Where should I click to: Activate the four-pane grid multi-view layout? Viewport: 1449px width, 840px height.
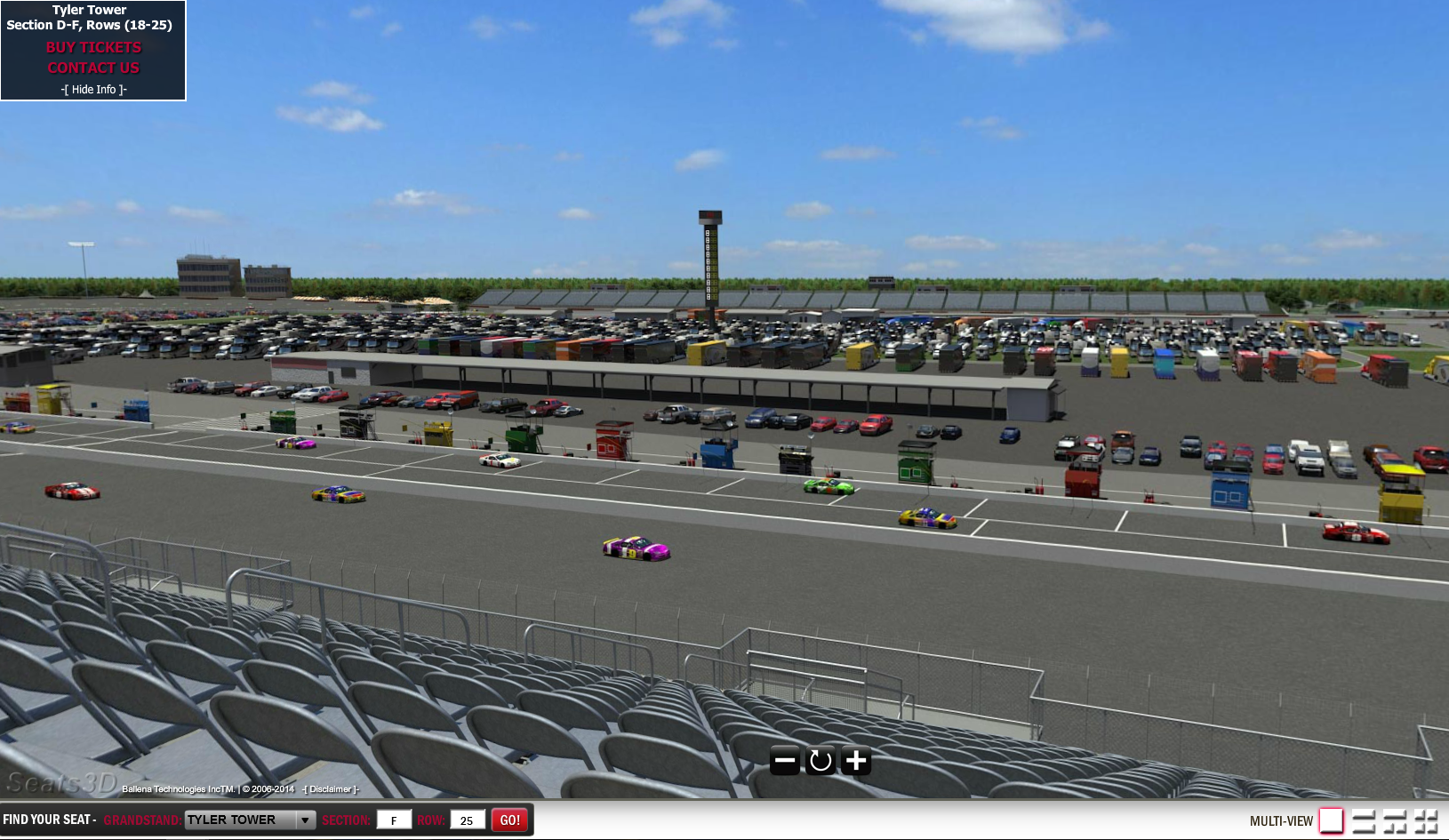[1426, 820]
